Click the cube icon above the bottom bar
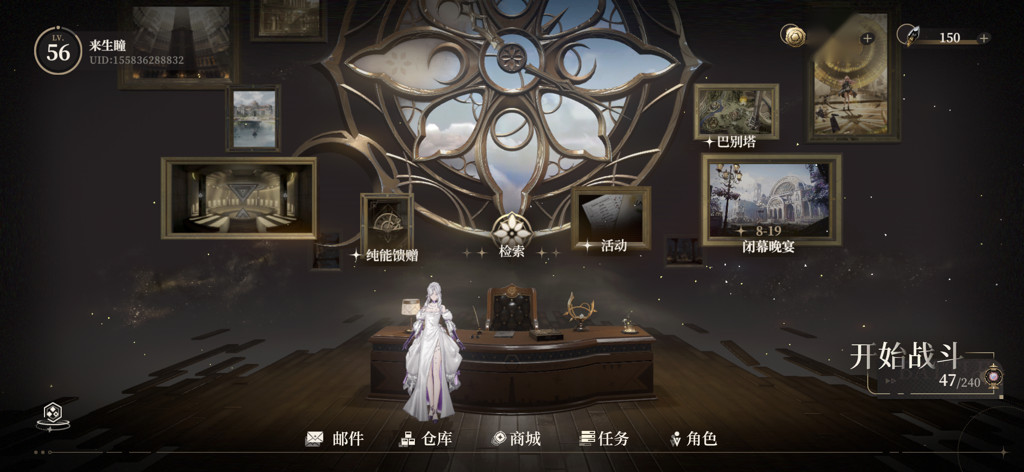Image resolution: width=1024 pixels, height=472 pixels. (51, 414)
